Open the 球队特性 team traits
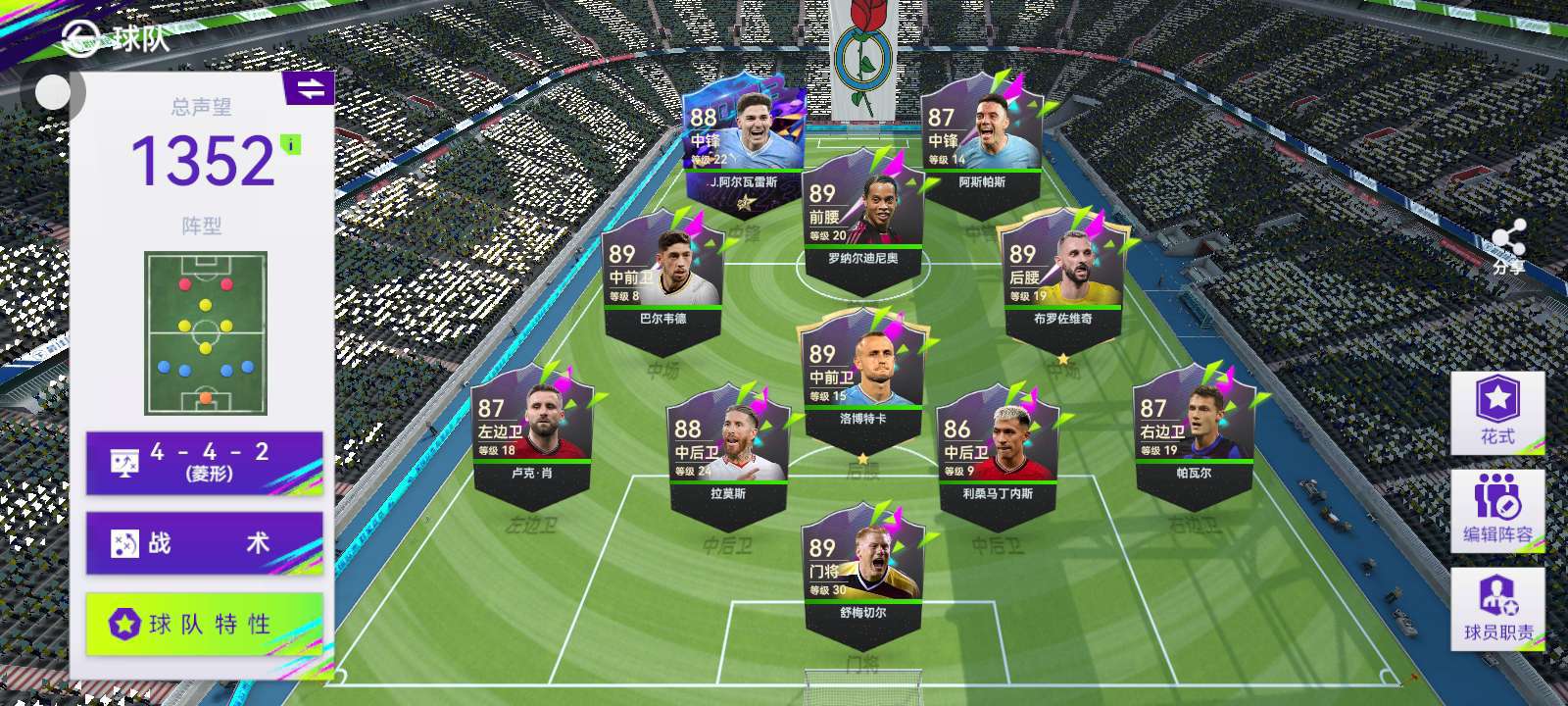 click(x=204, y=624)
